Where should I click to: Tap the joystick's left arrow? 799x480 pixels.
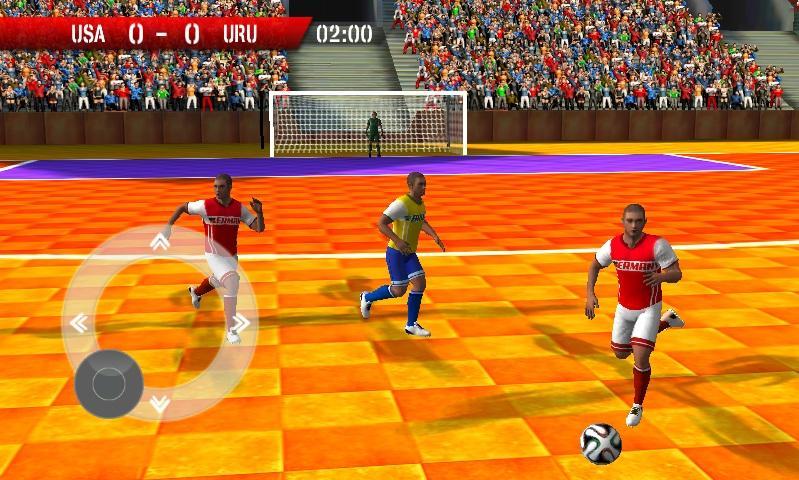click(78, 323)
